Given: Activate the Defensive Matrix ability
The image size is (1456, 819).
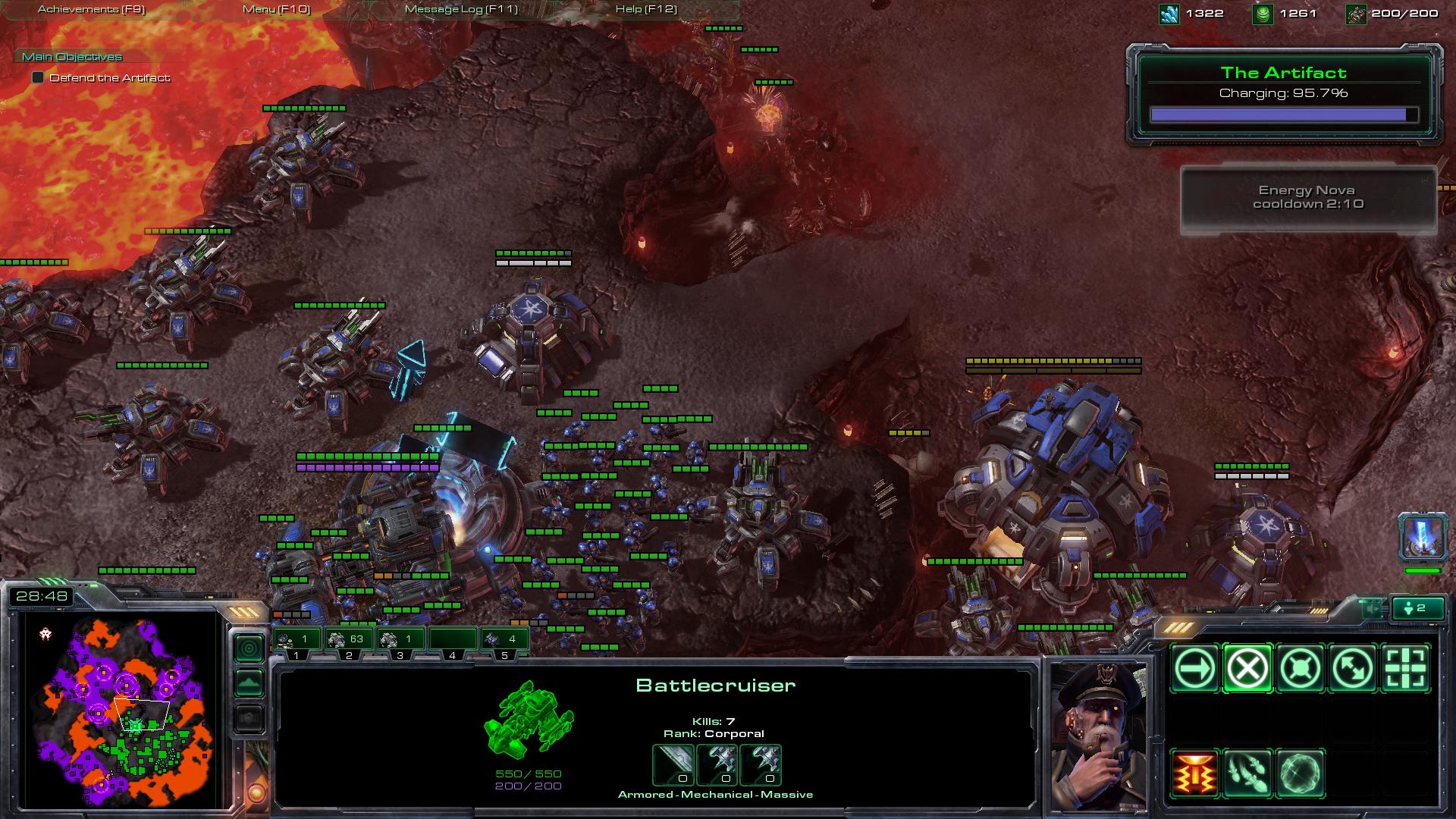Looking at the screenshot, I should [x=1301, y=773].
